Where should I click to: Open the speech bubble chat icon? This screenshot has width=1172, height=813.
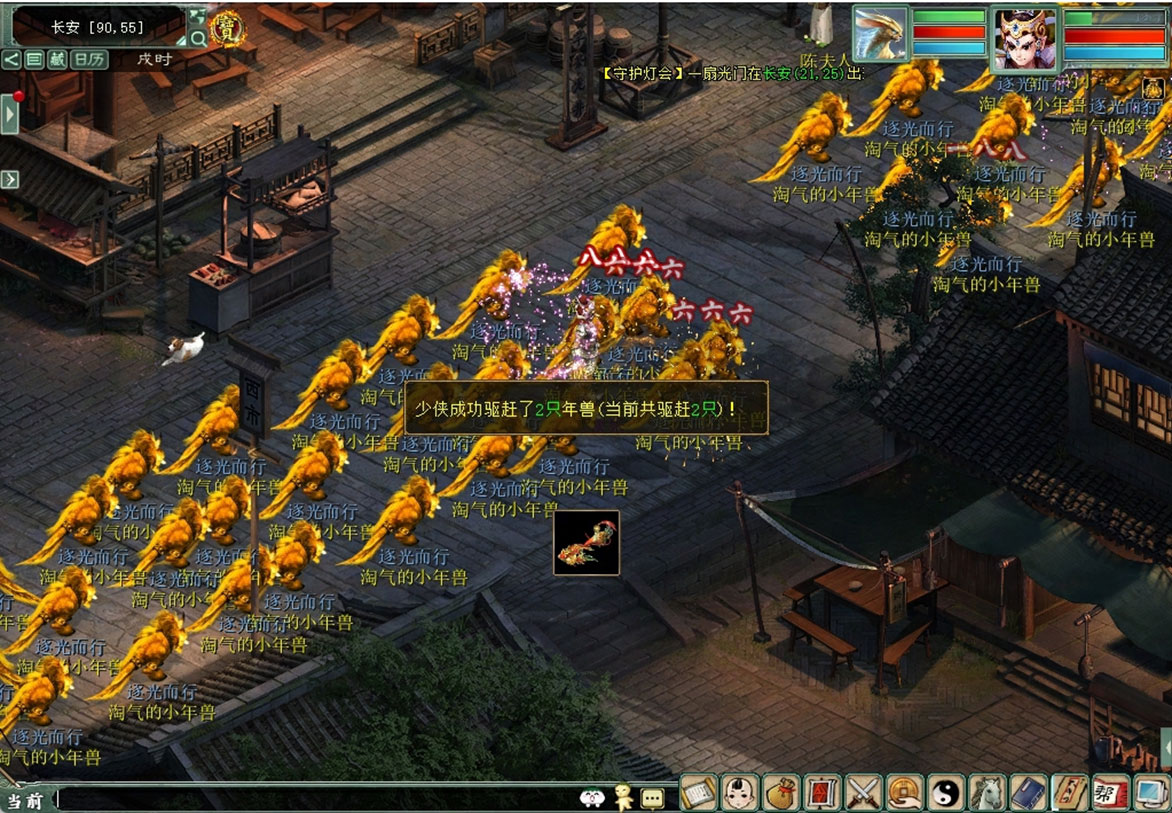click(652, 798)
